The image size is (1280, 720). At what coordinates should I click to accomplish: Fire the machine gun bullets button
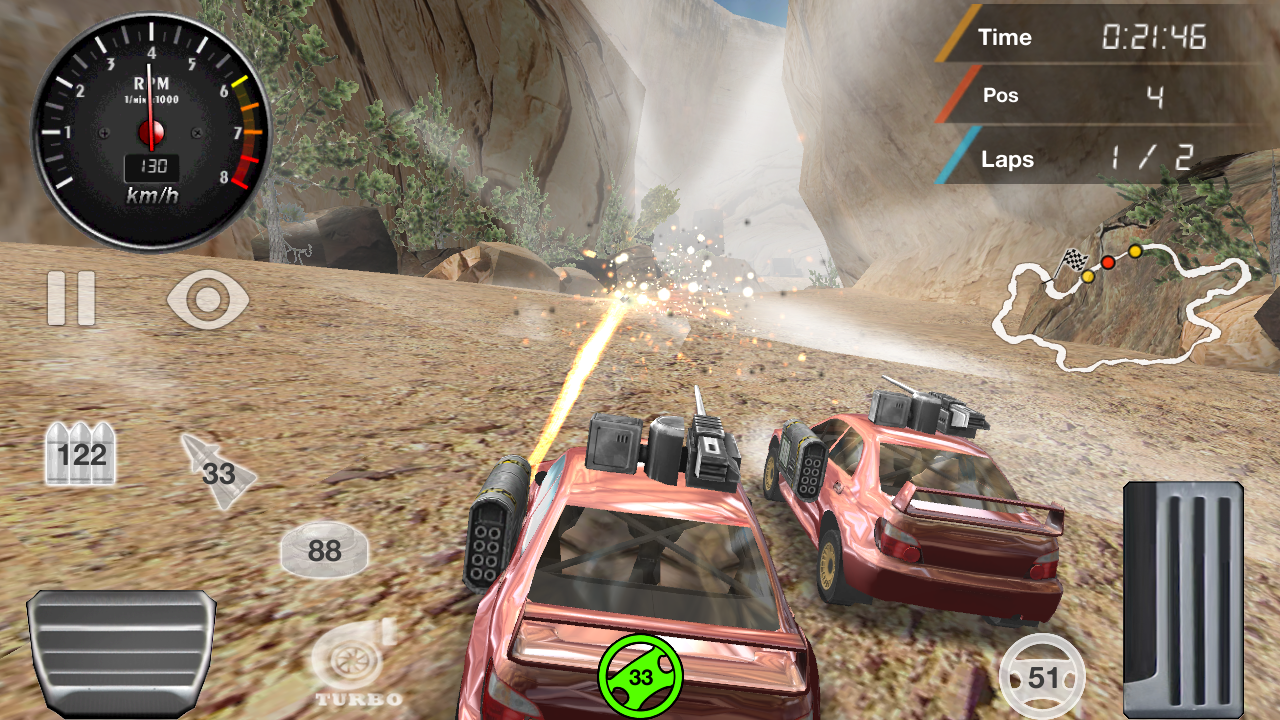click(81, 455)
